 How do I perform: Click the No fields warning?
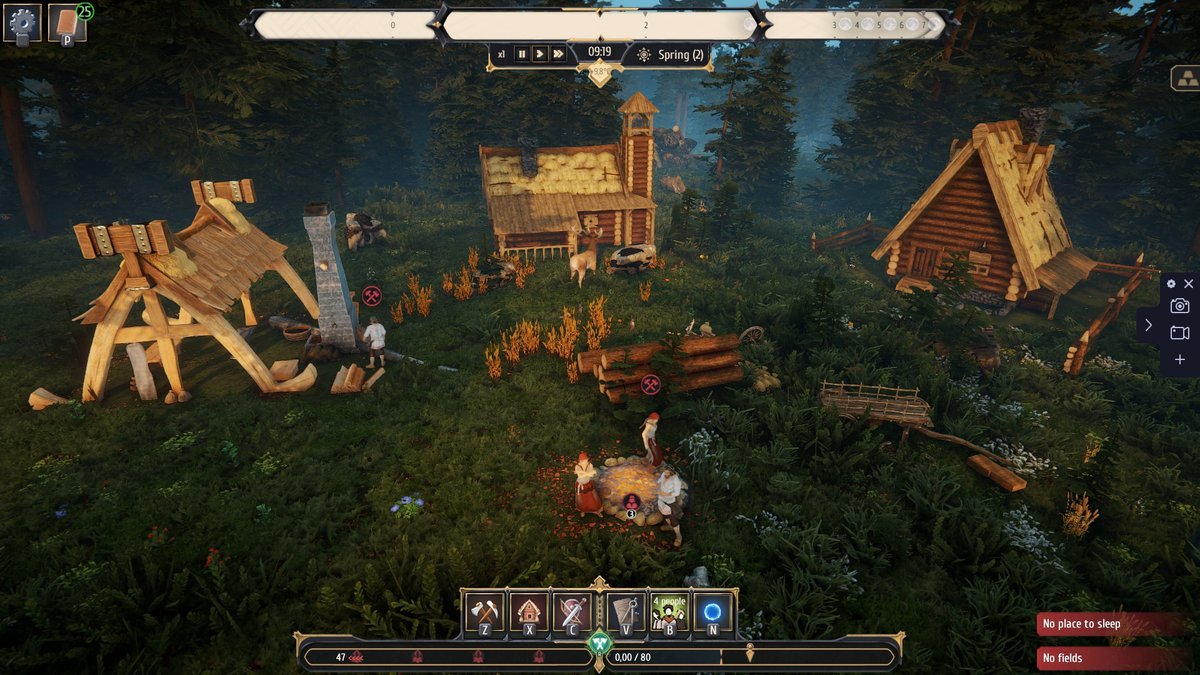(1110, 658)
